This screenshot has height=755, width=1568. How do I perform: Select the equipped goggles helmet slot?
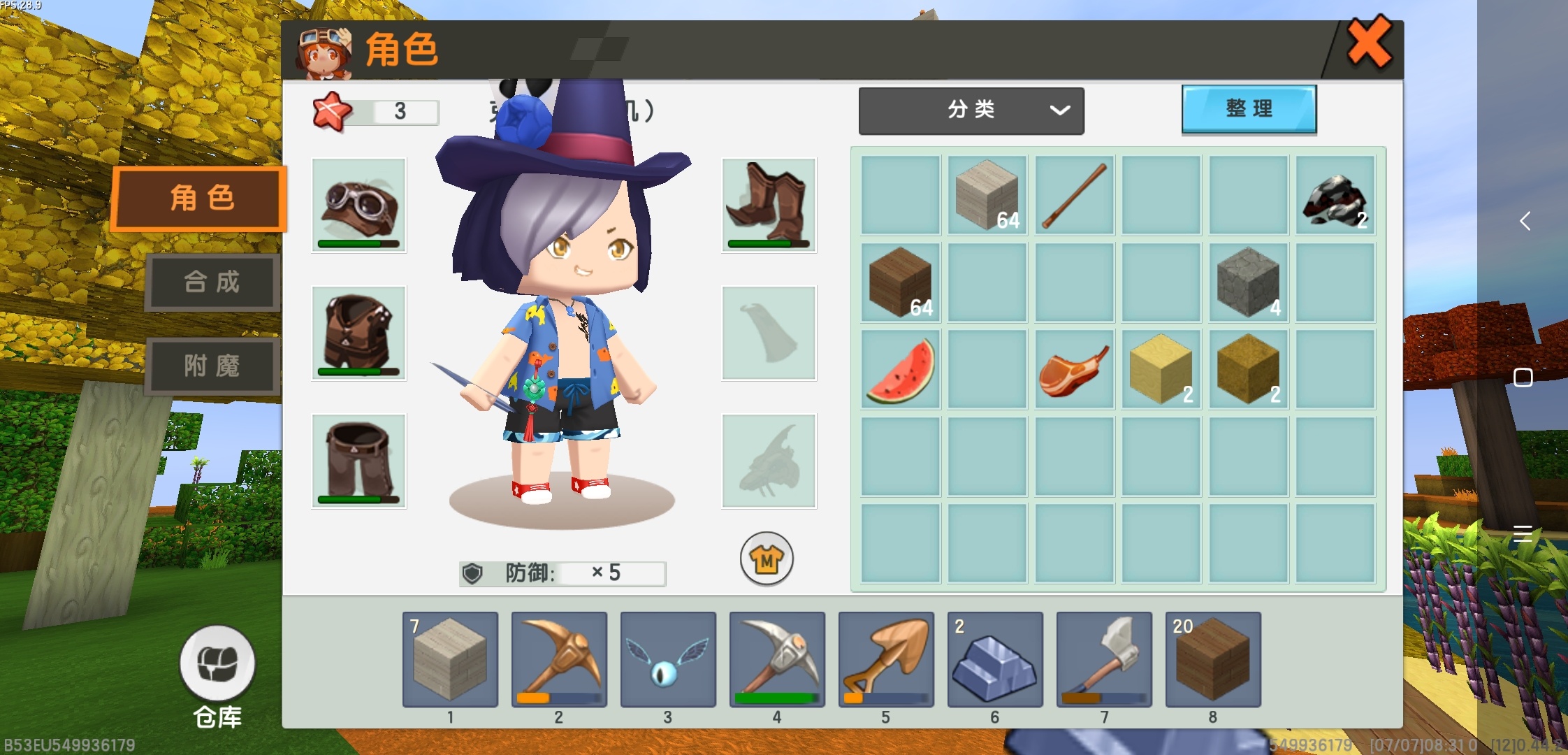coord(359,206)
